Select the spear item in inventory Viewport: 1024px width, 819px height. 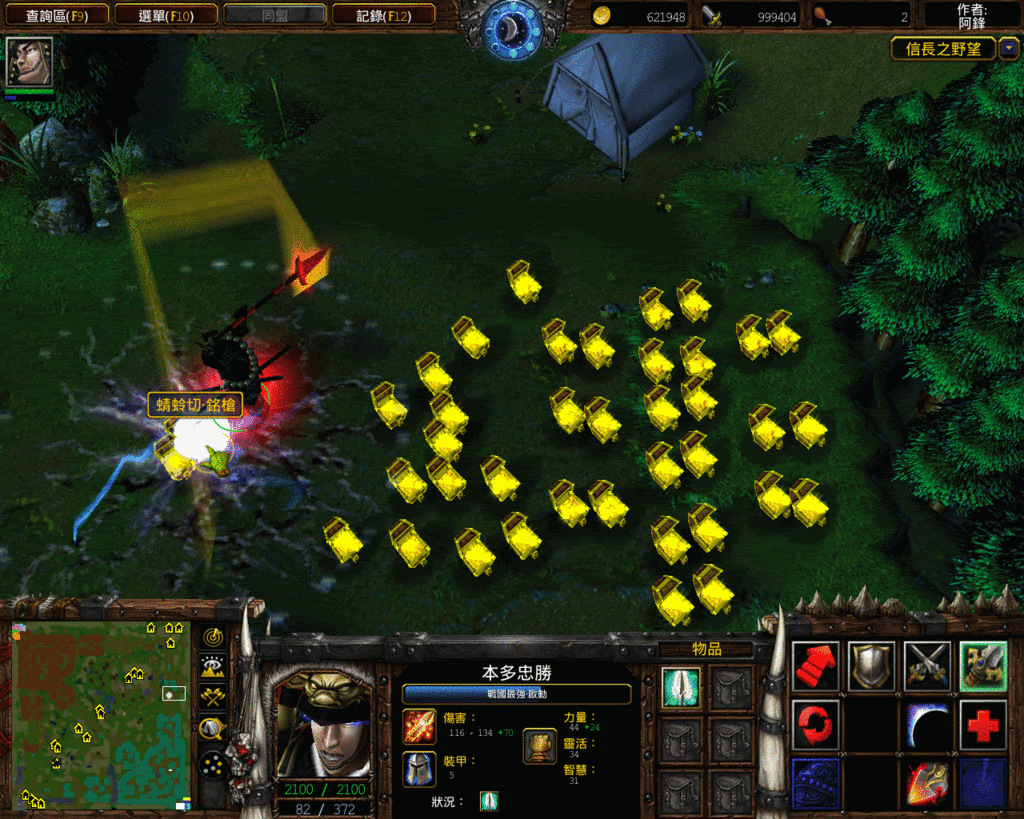point(681,688)
